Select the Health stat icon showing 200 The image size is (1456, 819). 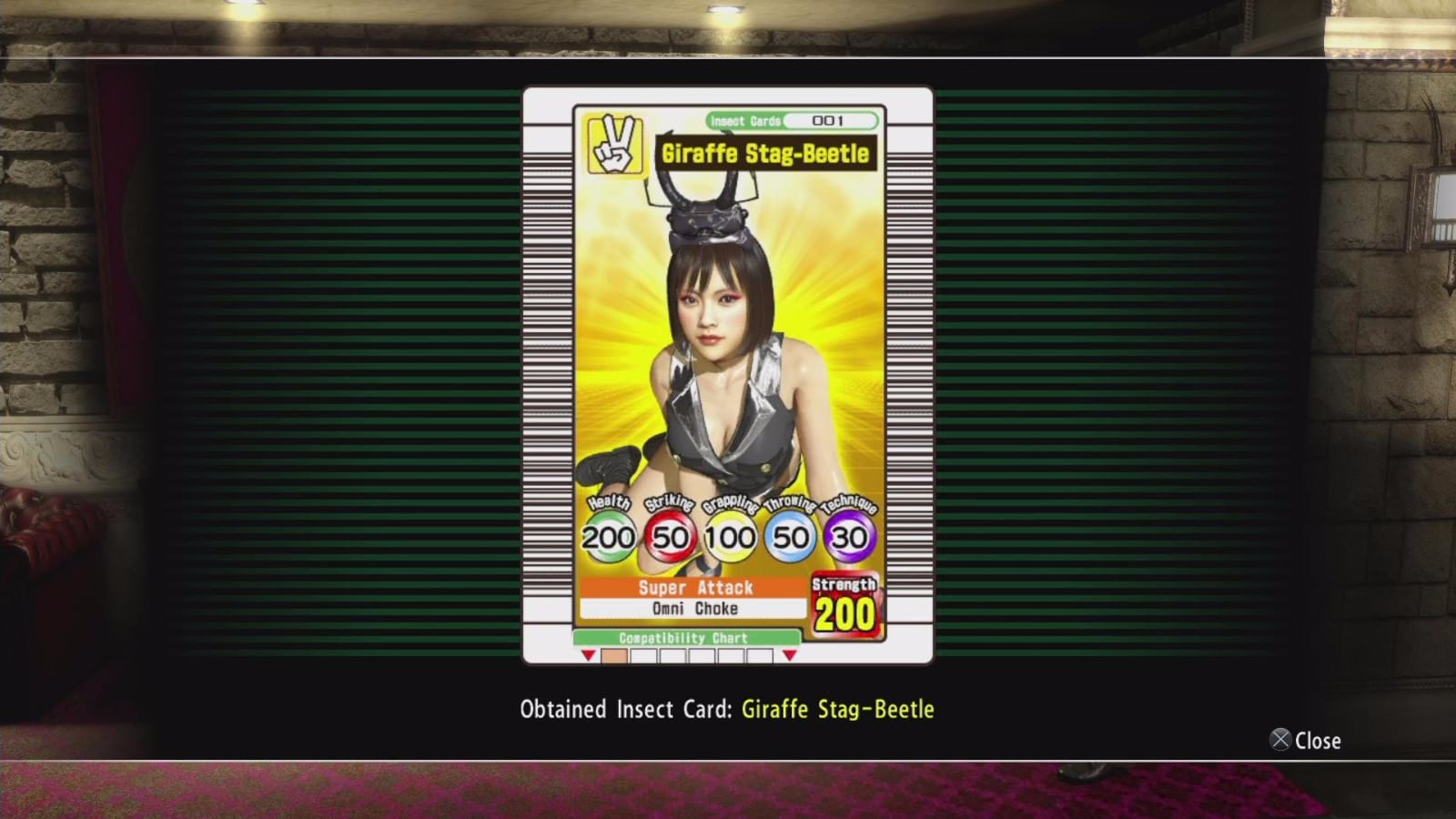coord(610,536)
